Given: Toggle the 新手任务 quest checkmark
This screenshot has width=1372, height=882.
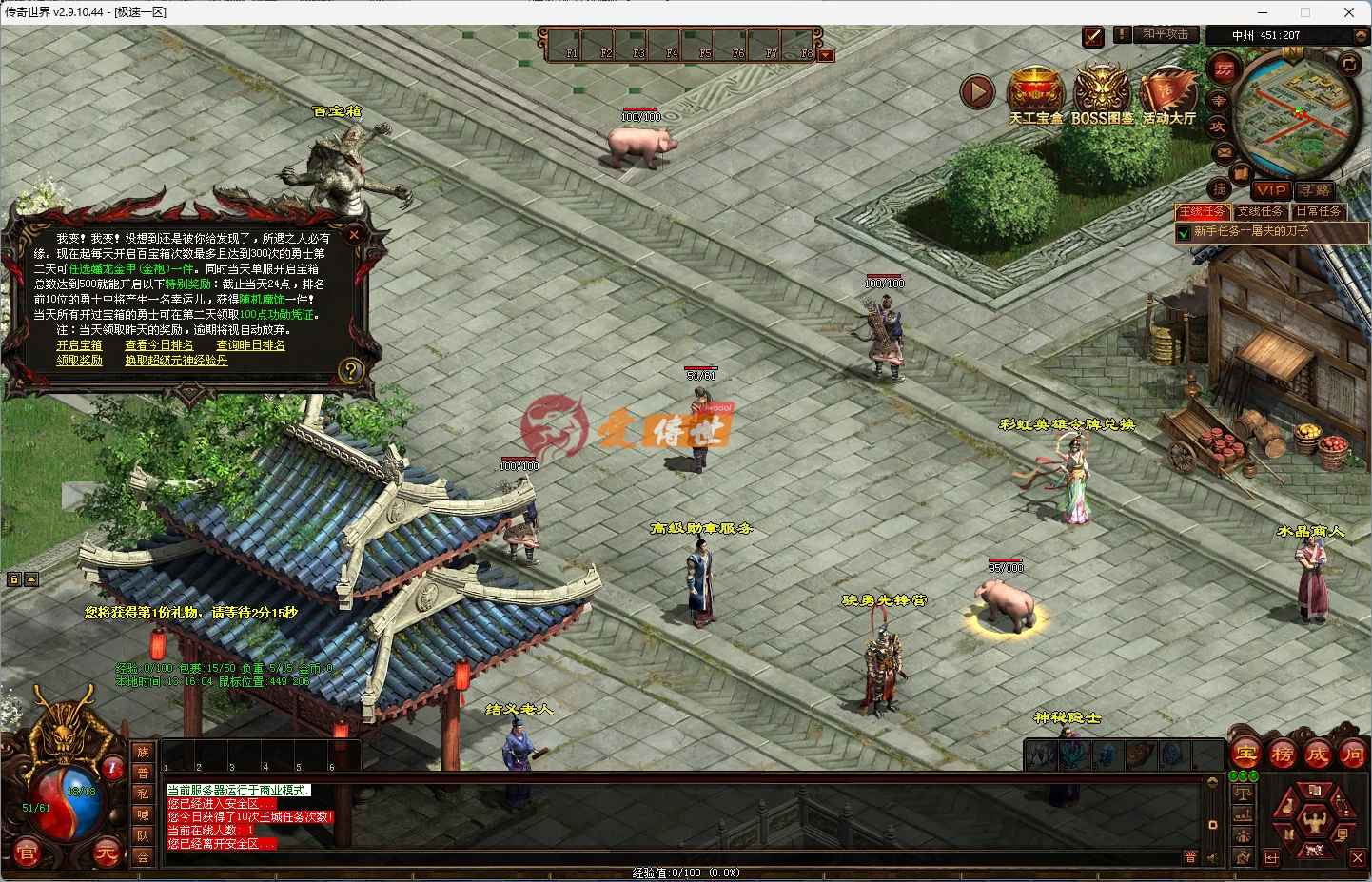Looking at the screenshot, I should click(x=1183, y=231).
